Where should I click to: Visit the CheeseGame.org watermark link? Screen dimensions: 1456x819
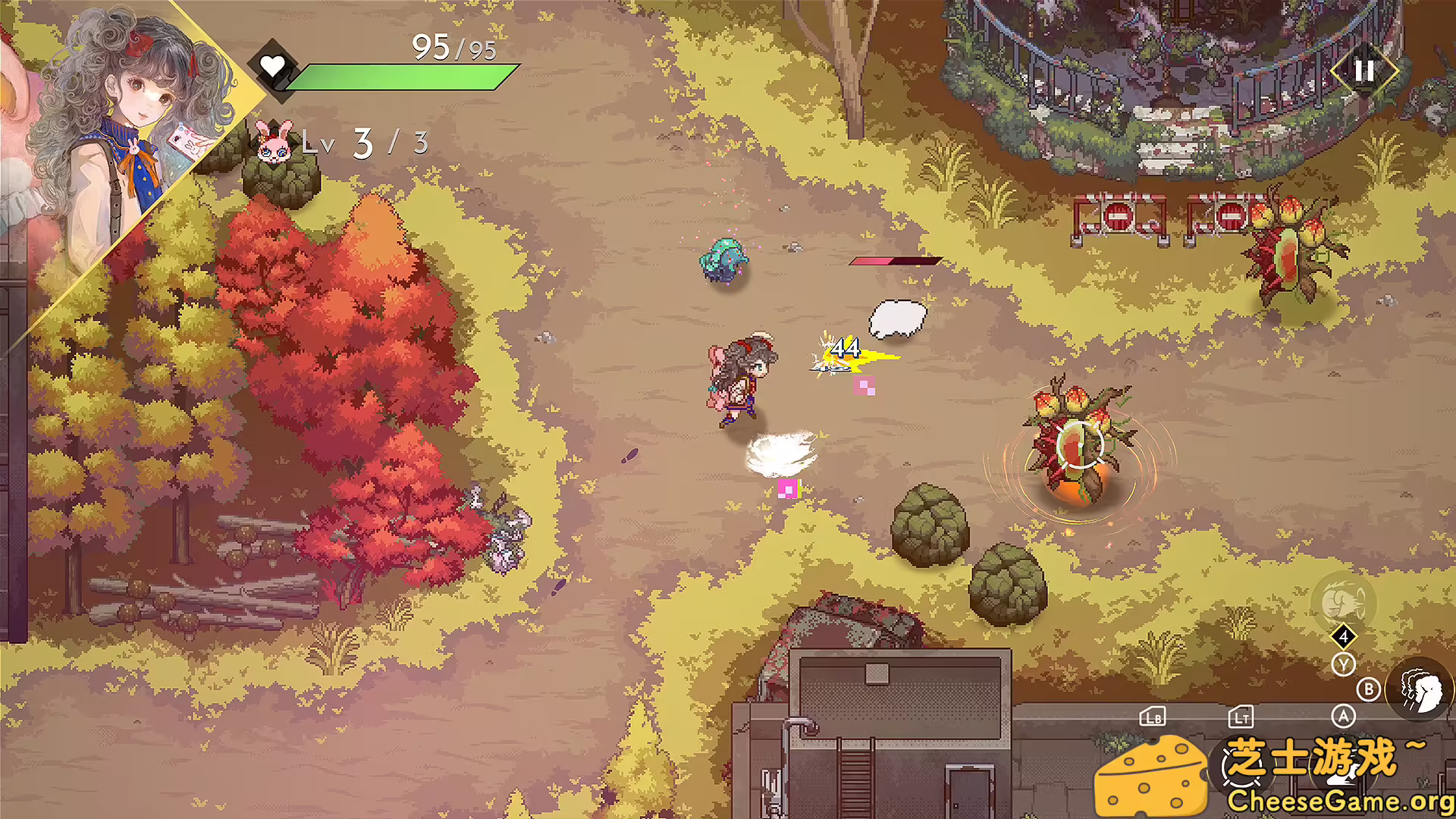point(1339,802)
